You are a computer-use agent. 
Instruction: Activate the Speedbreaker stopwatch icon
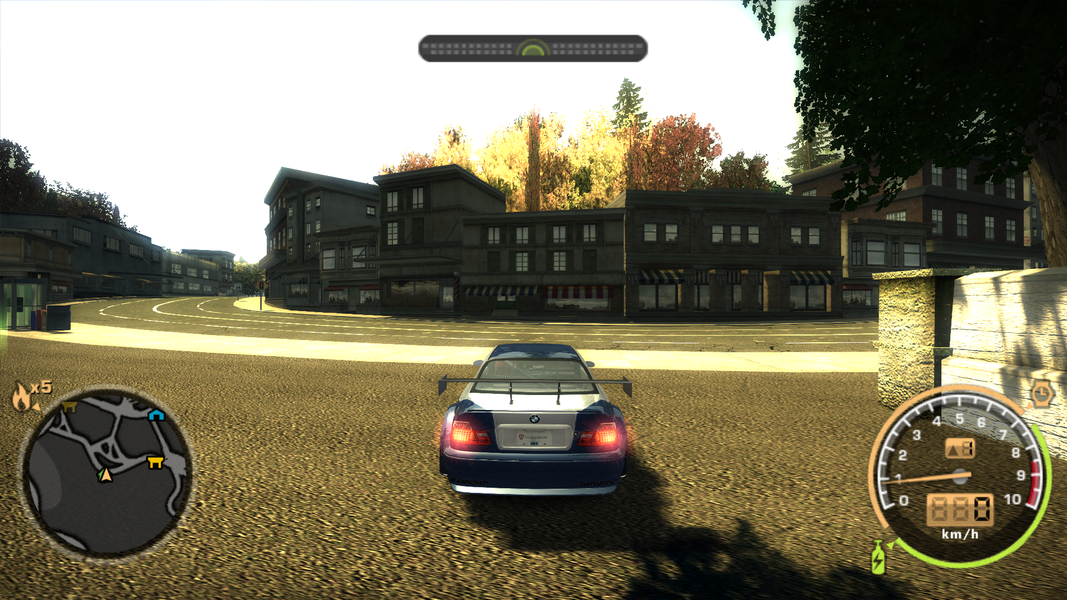tap(1042, 393)
